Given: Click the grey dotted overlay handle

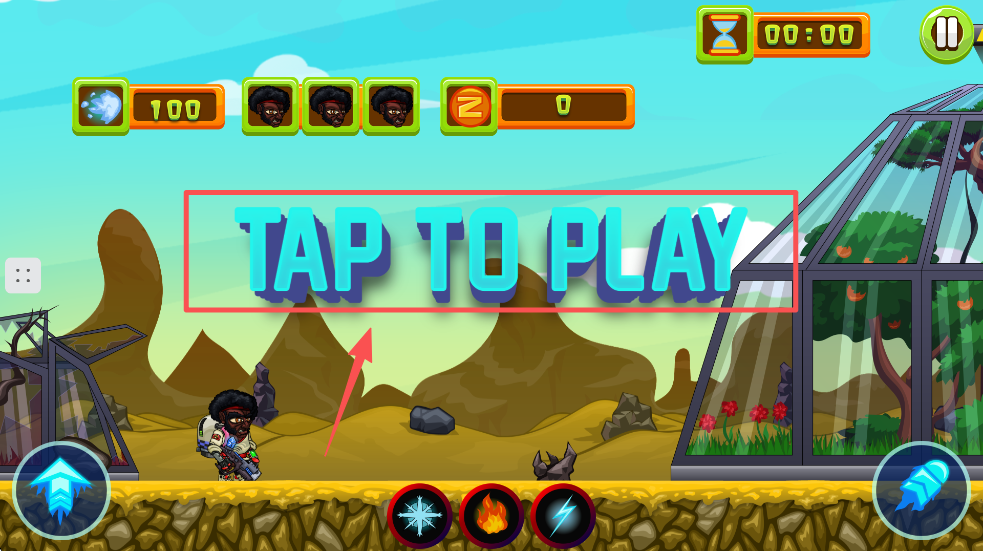Looking at the screenshot, I should [23, 275].
